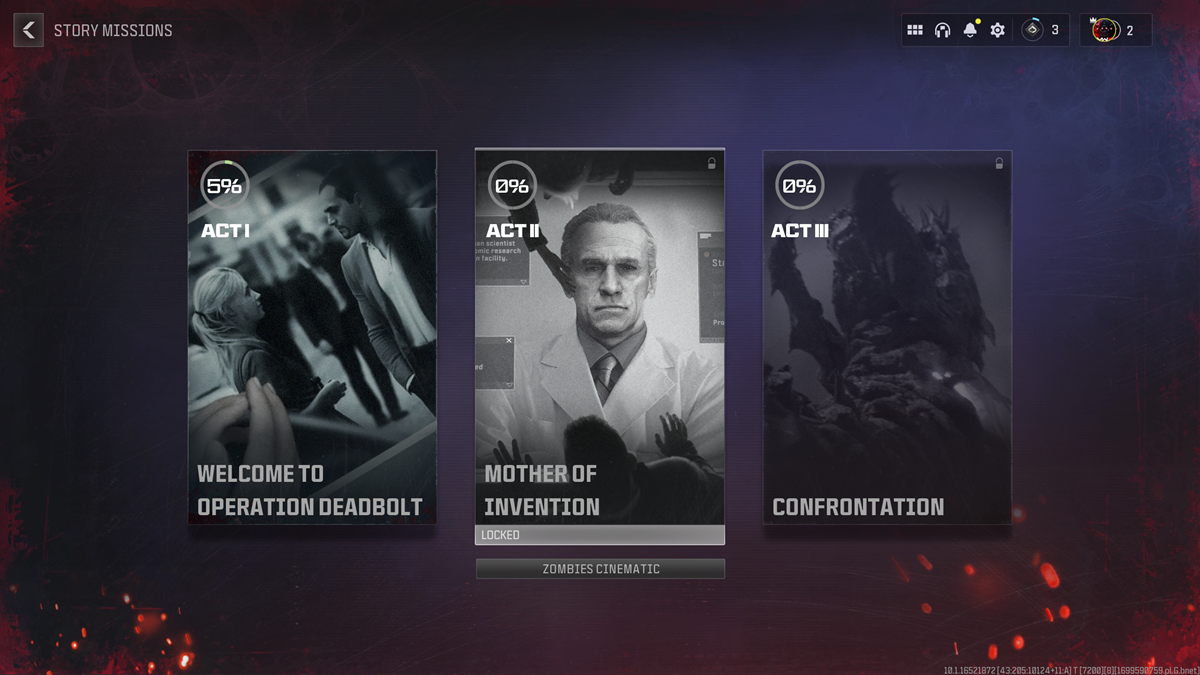Open the token counter showing 3
The width and height of the screenshot is (1200, 675).
point(1041,30)
